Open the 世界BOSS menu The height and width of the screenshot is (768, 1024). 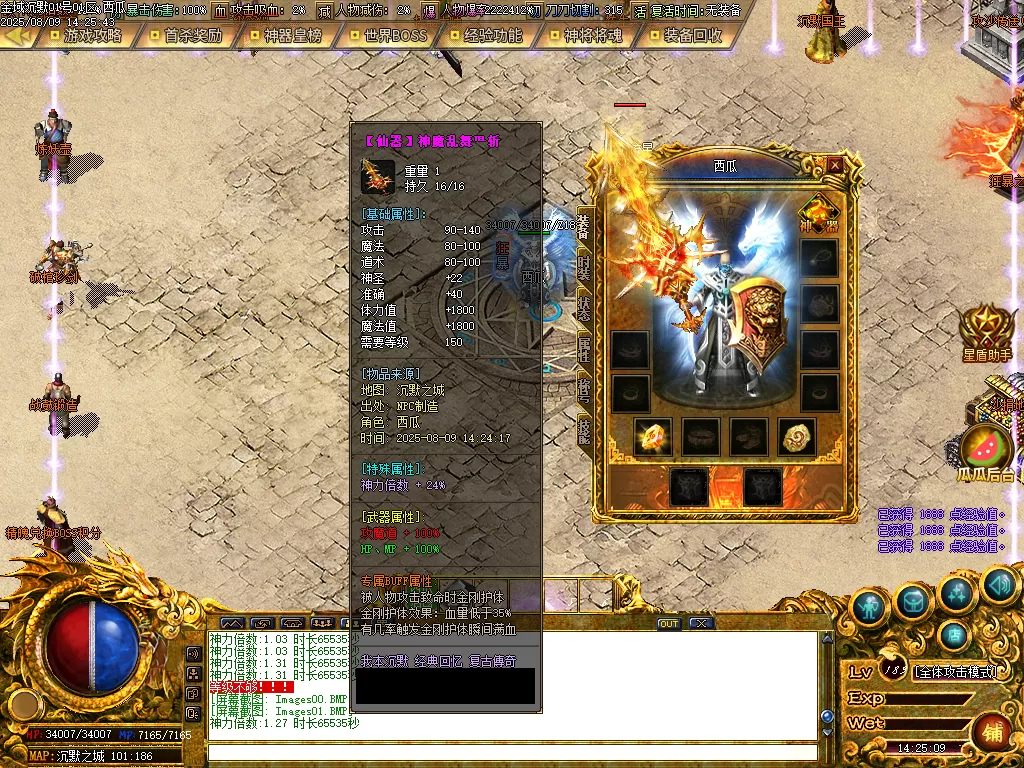click(389, 35)
